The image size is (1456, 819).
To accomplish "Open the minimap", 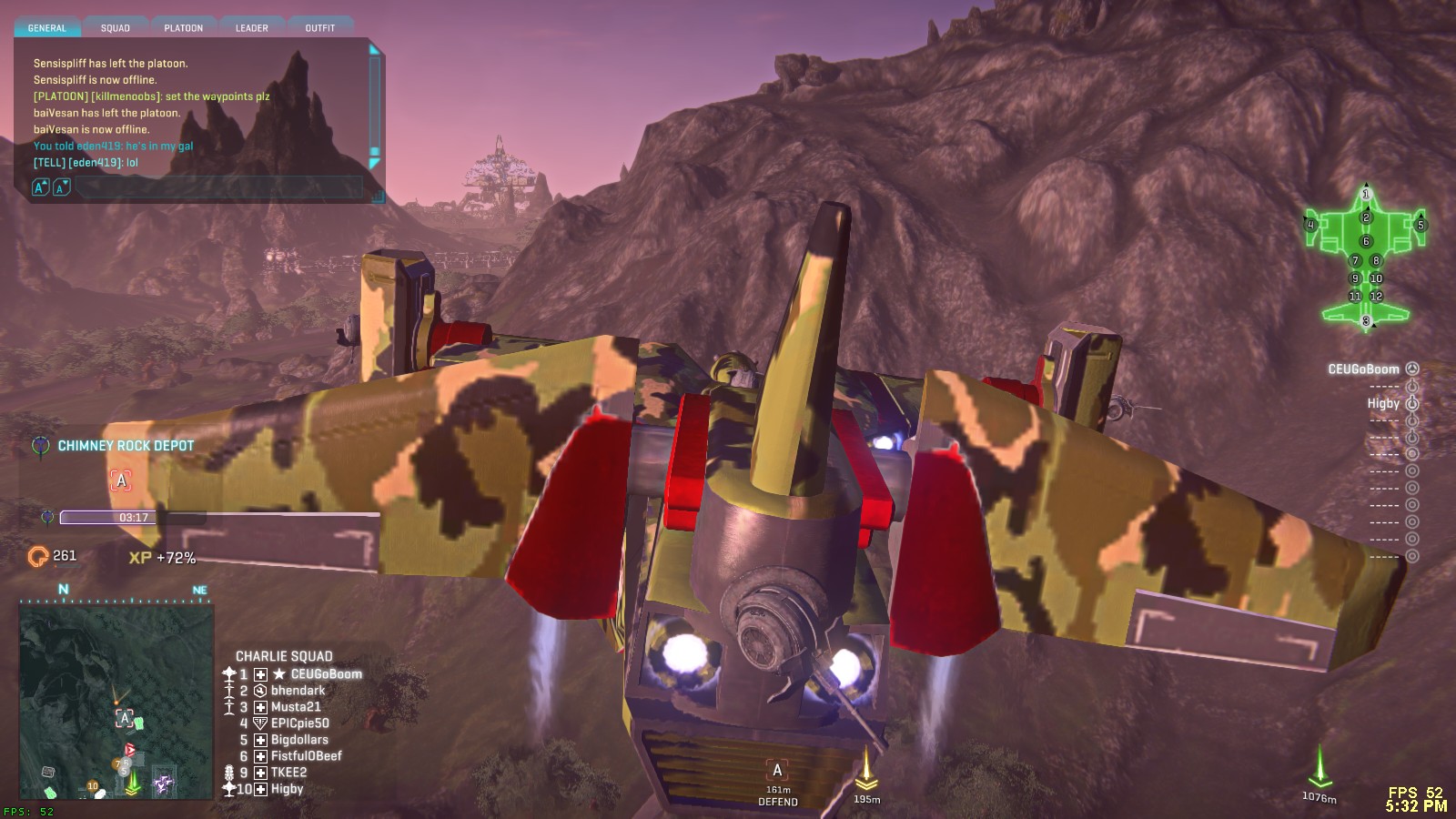I will (x=116, y=701).
